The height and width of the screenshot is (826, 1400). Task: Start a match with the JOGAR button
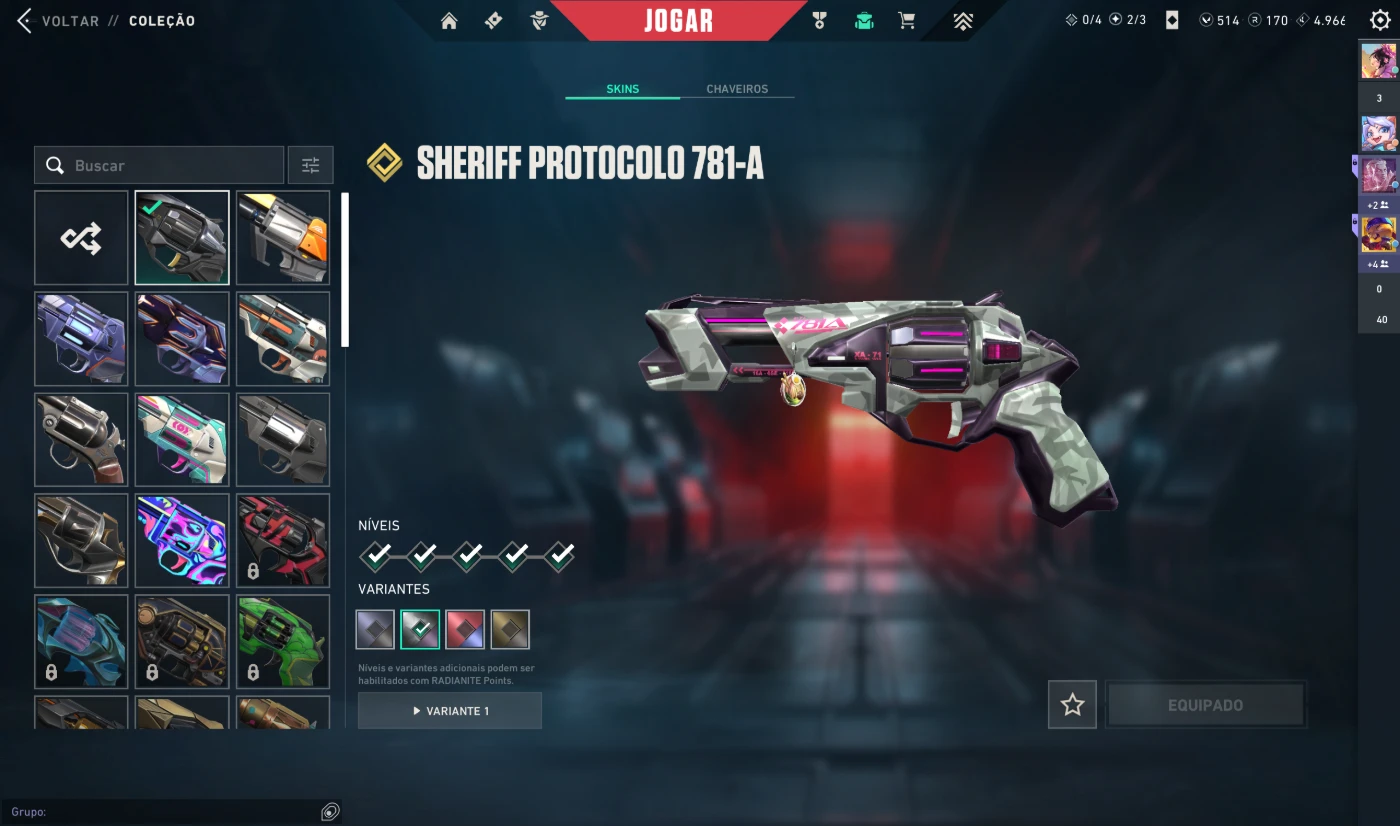click(678, 21)
